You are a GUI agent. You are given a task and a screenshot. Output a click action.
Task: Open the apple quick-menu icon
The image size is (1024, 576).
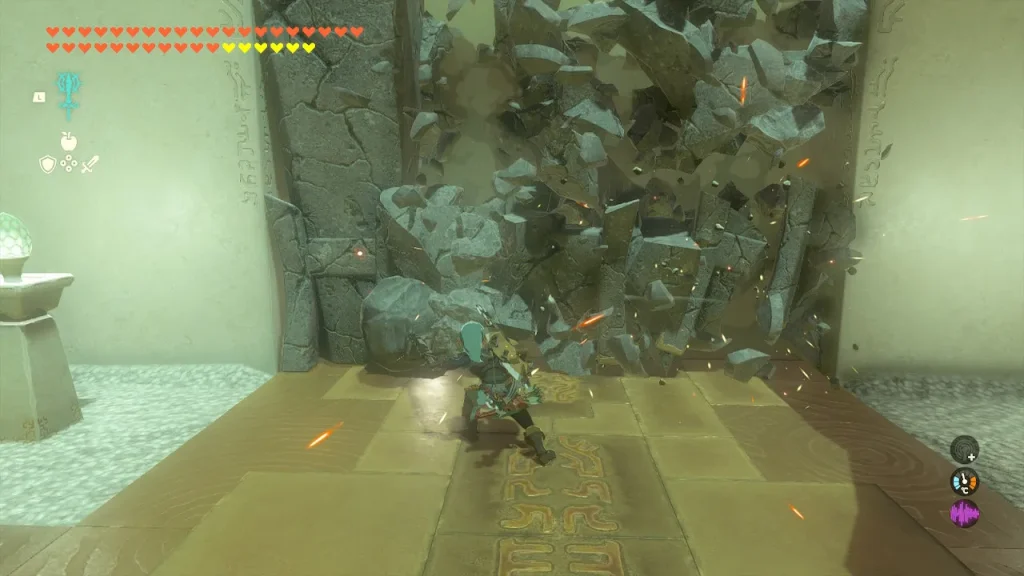click(68, 142)
